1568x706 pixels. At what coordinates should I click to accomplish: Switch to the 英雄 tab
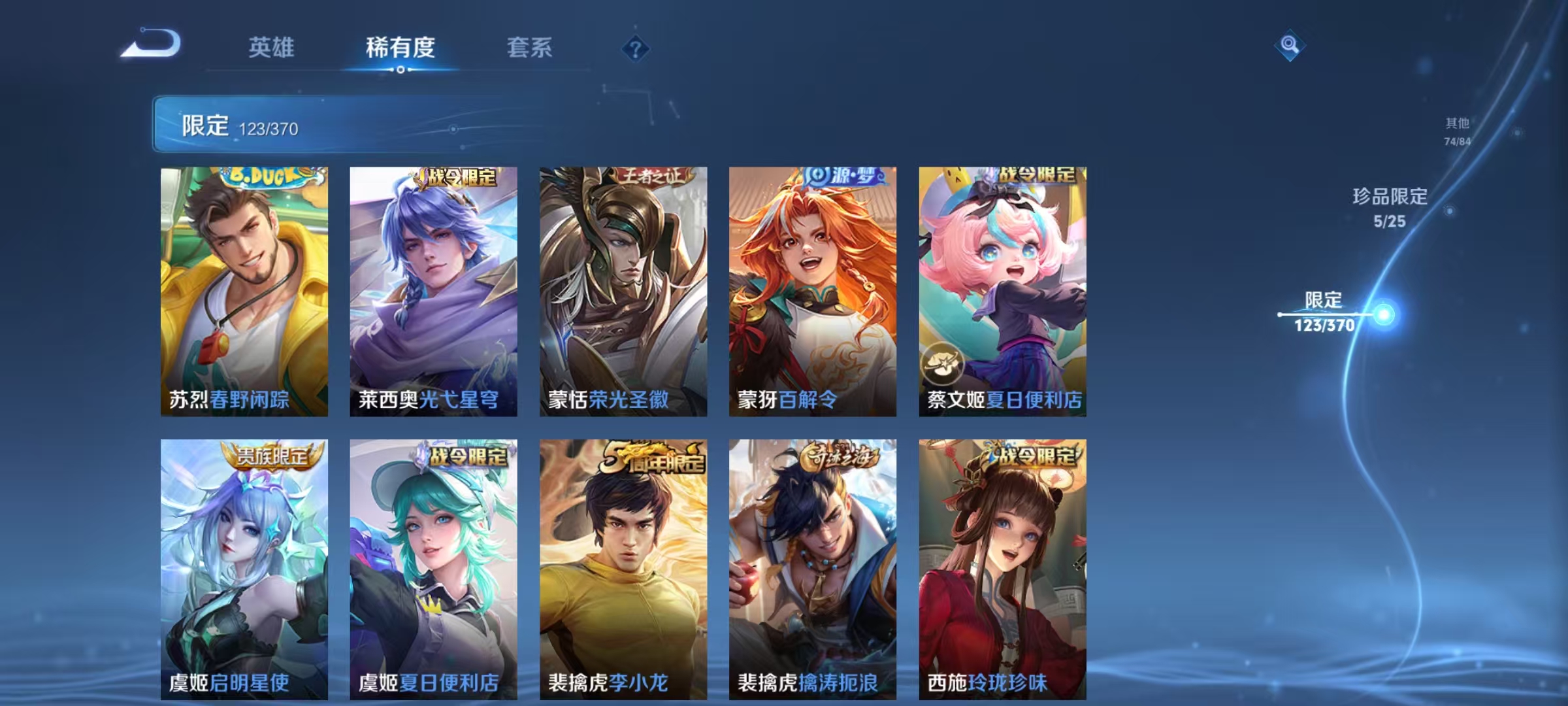[x=272, y=48]
